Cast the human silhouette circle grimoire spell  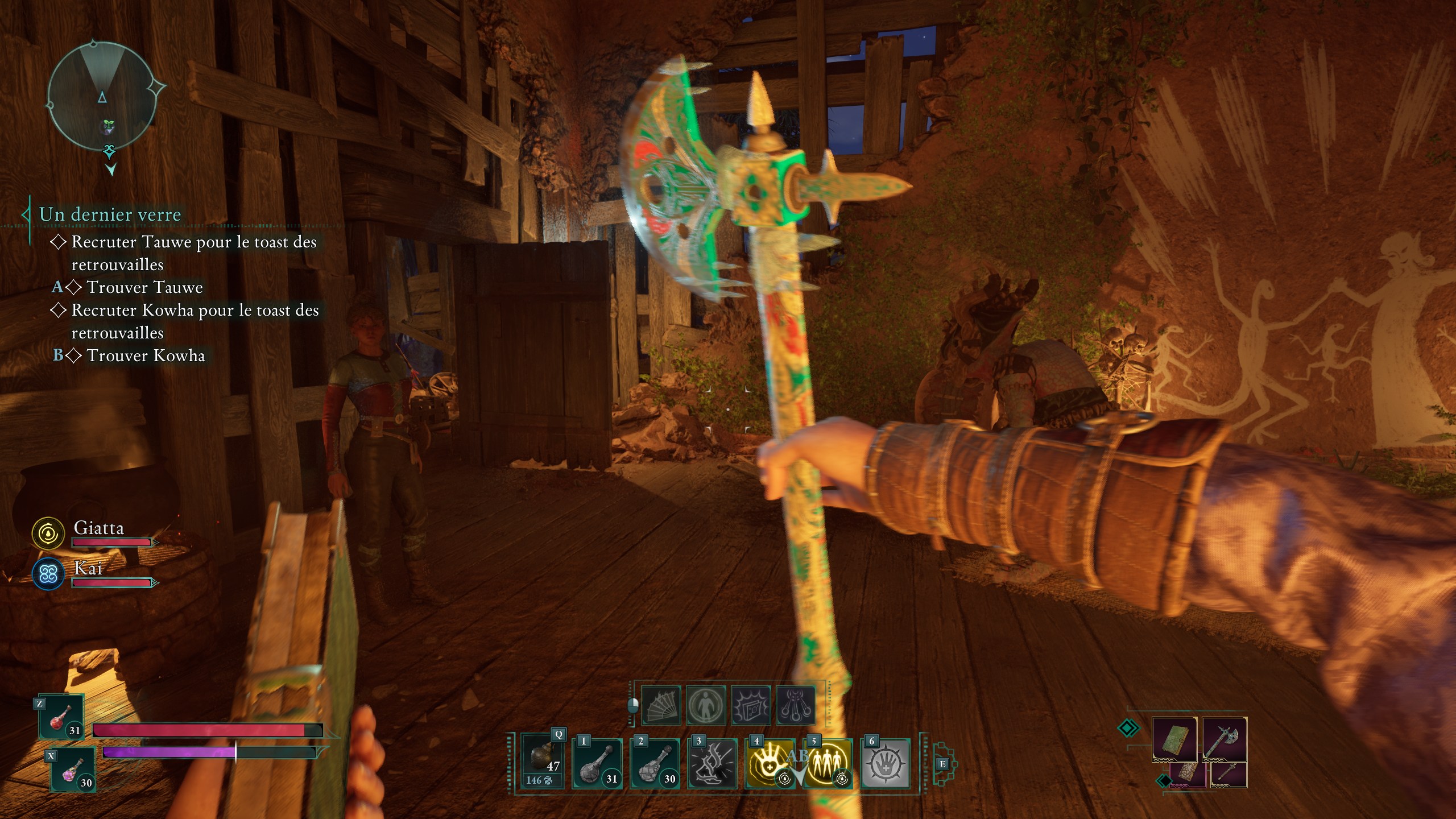pos(706,706)
